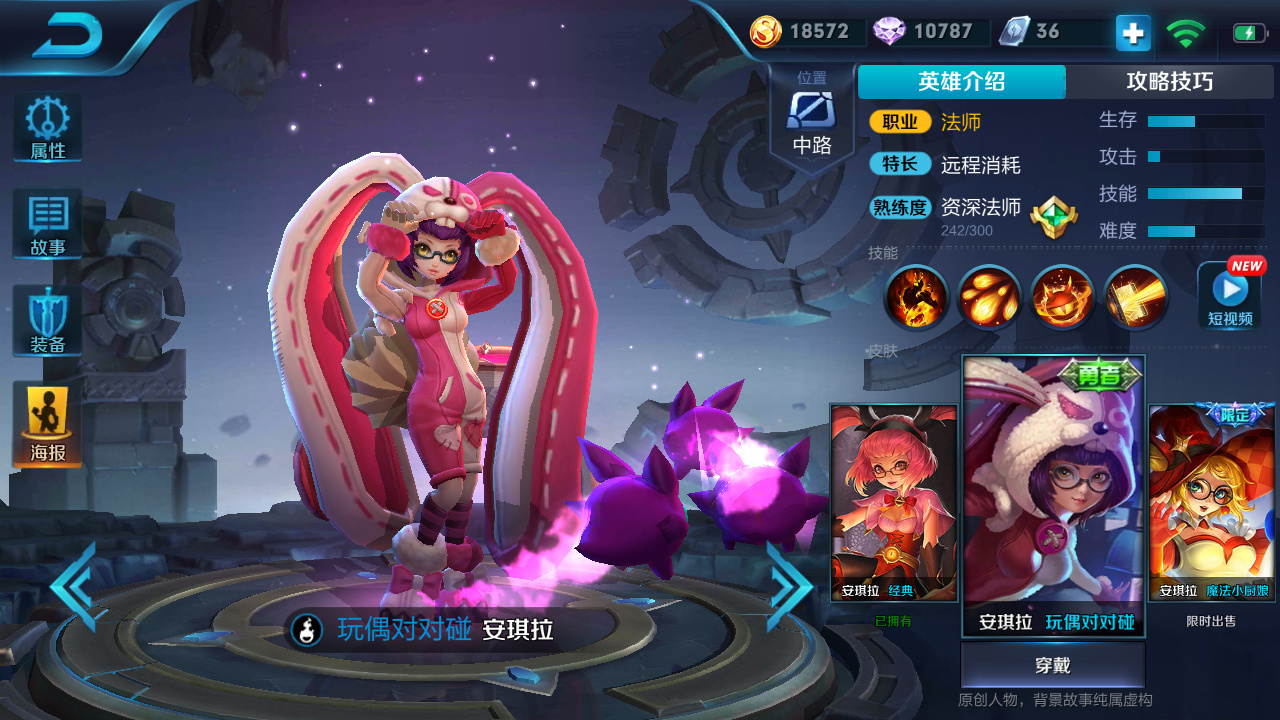Tap the blue plus to add currency

click(1131, 33)
